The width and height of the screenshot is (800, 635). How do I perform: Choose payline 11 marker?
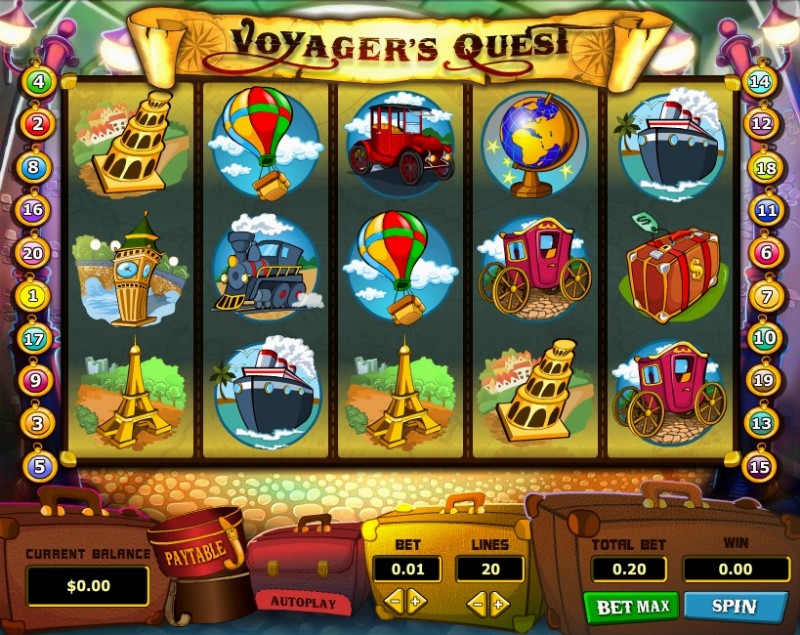[767, 211]
